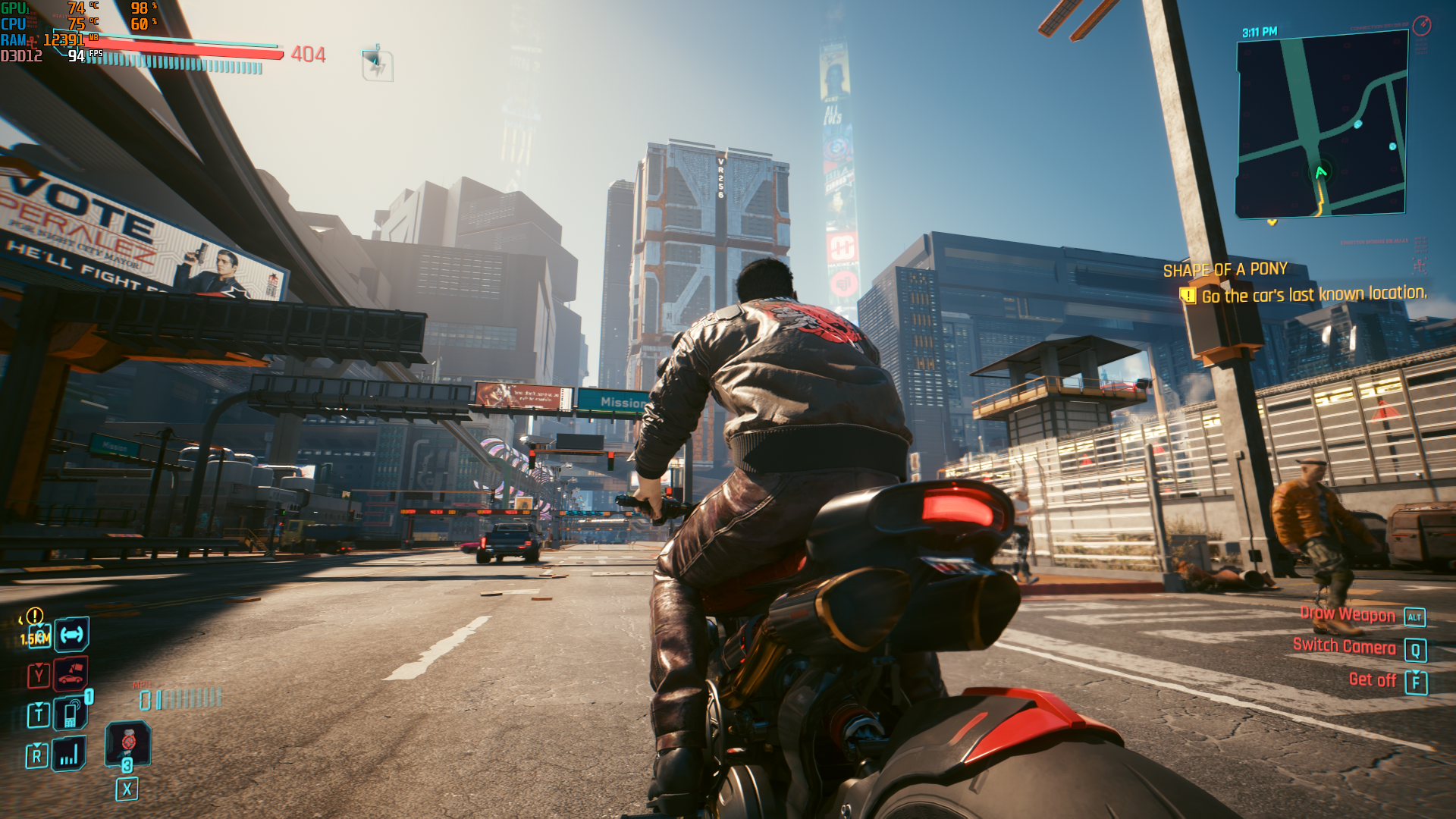Select the red car radio icon

71,673
